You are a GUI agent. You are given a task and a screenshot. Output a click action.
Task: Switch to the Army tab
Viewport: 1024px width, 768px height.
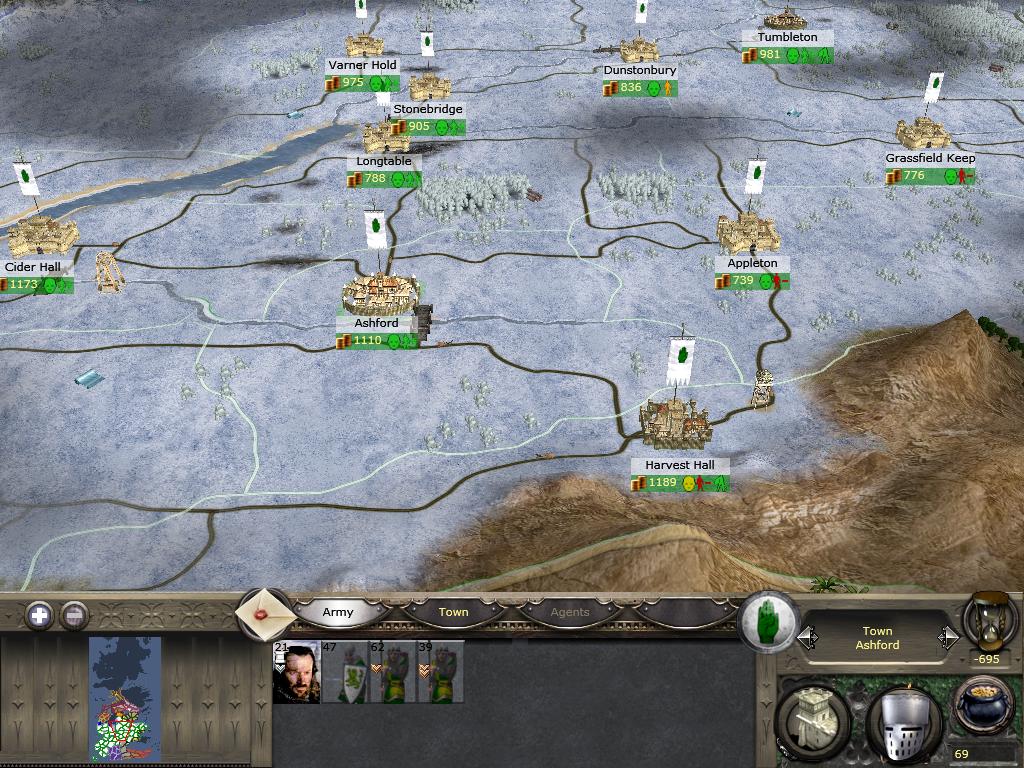tap(338, 612)
